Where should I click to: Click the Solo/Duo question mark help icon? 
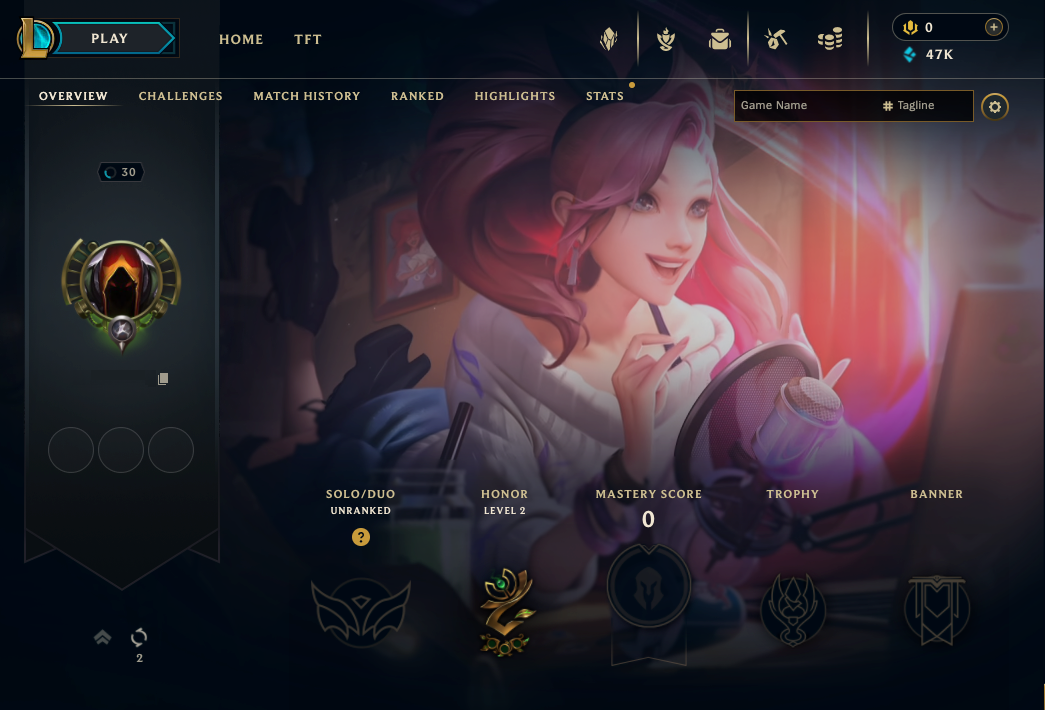361,537
